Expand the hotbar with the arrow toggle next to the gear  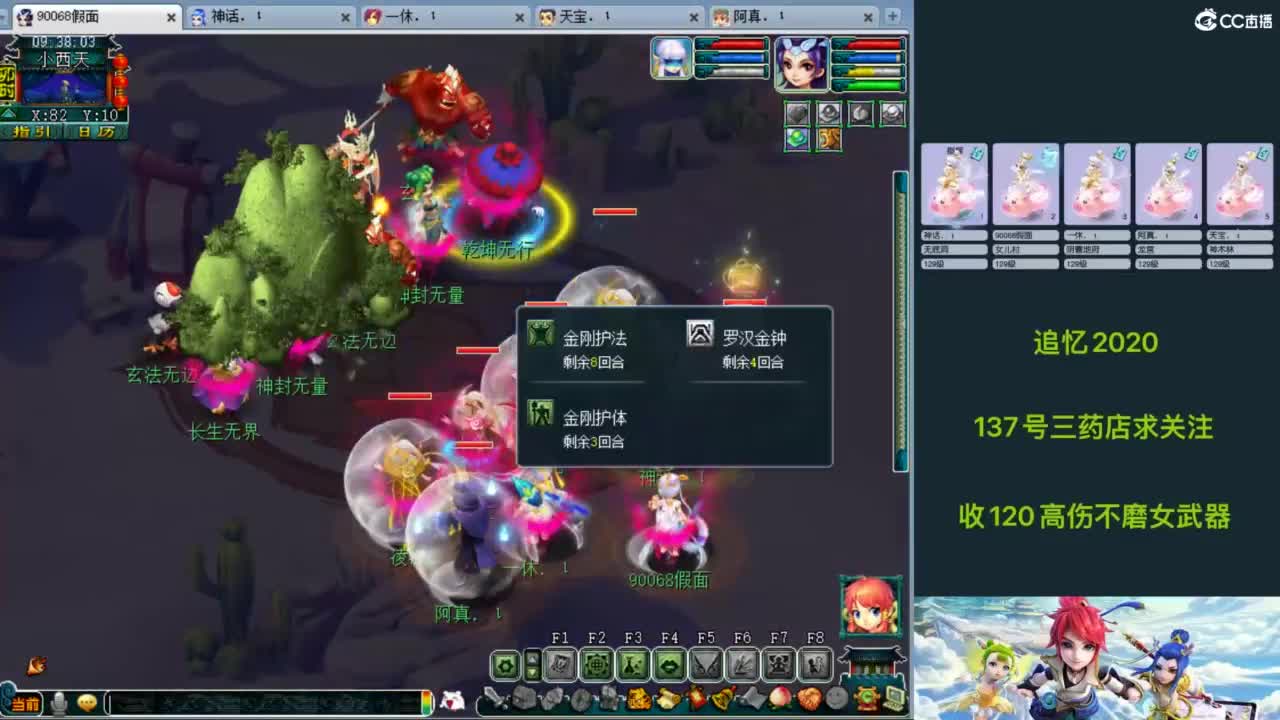click(x=533, y=665)
